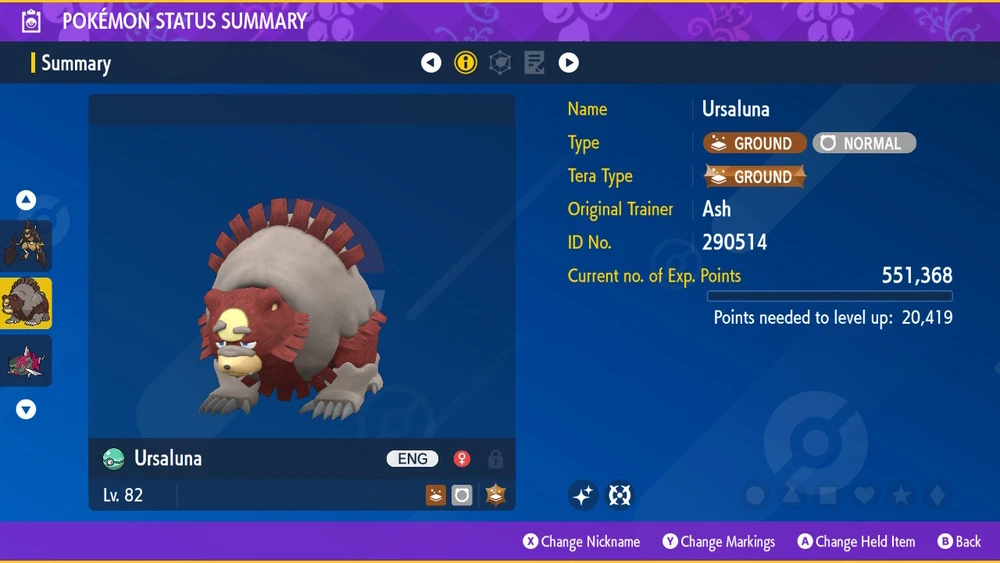Toggle the square marking

(828, 495)
